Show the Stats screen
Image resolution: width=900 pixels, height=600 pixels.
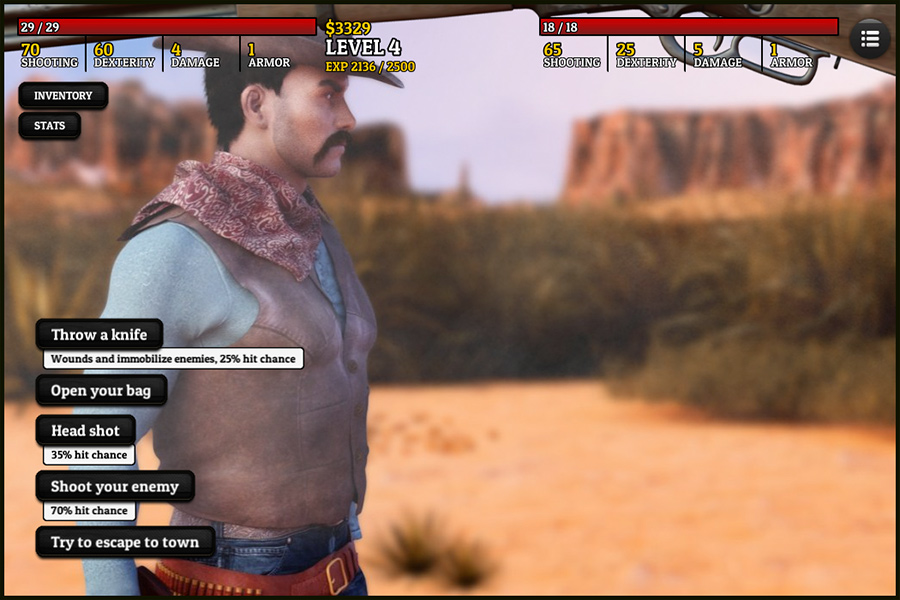click(49, 126)
